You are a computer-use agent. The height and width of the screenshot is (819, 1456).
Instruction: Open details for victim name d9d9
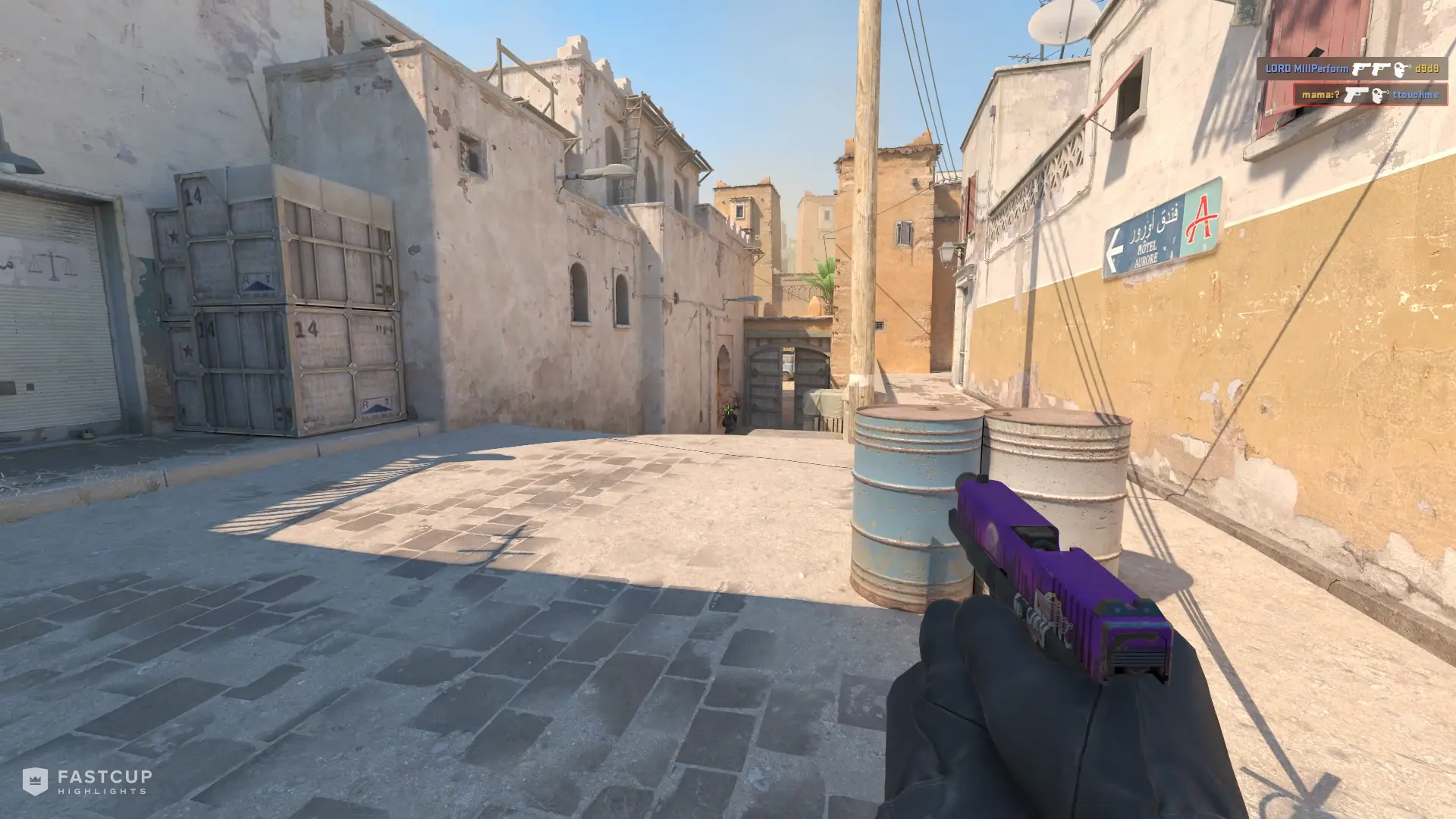coord(1426,68)
